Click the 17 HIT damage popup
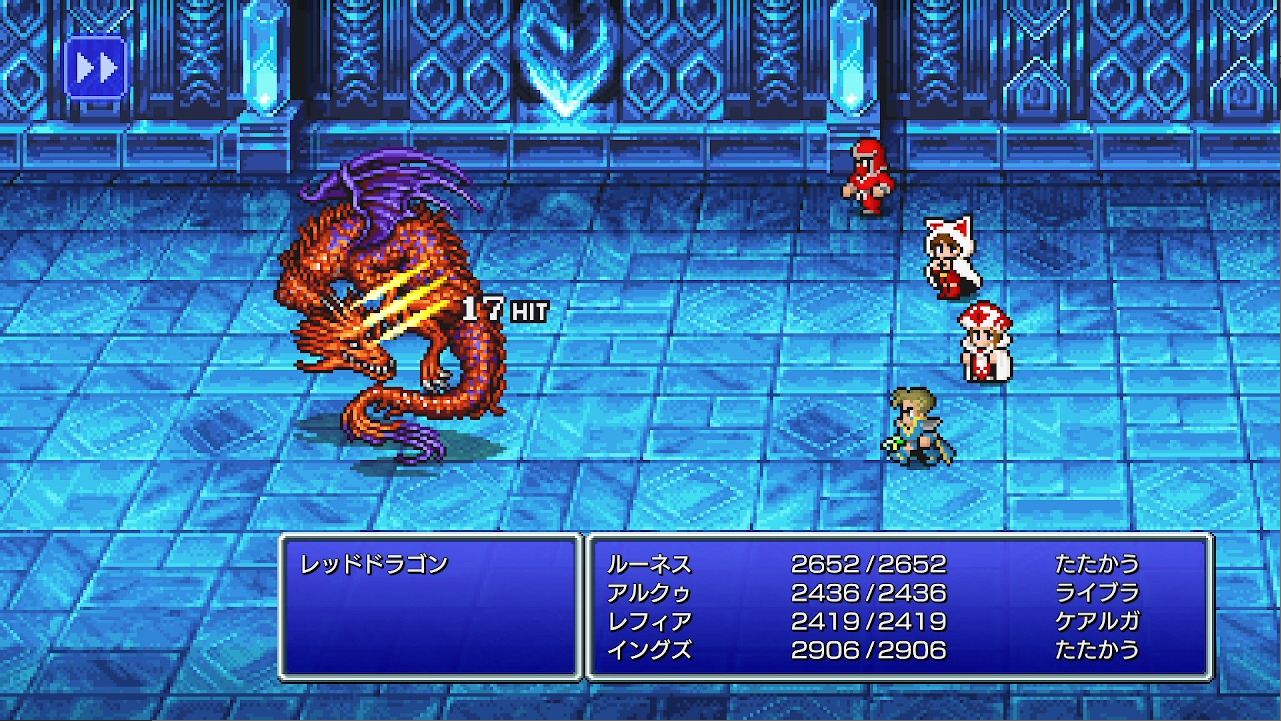The width and height of the screenshot is (1281, 721). [x=504, y=309]
